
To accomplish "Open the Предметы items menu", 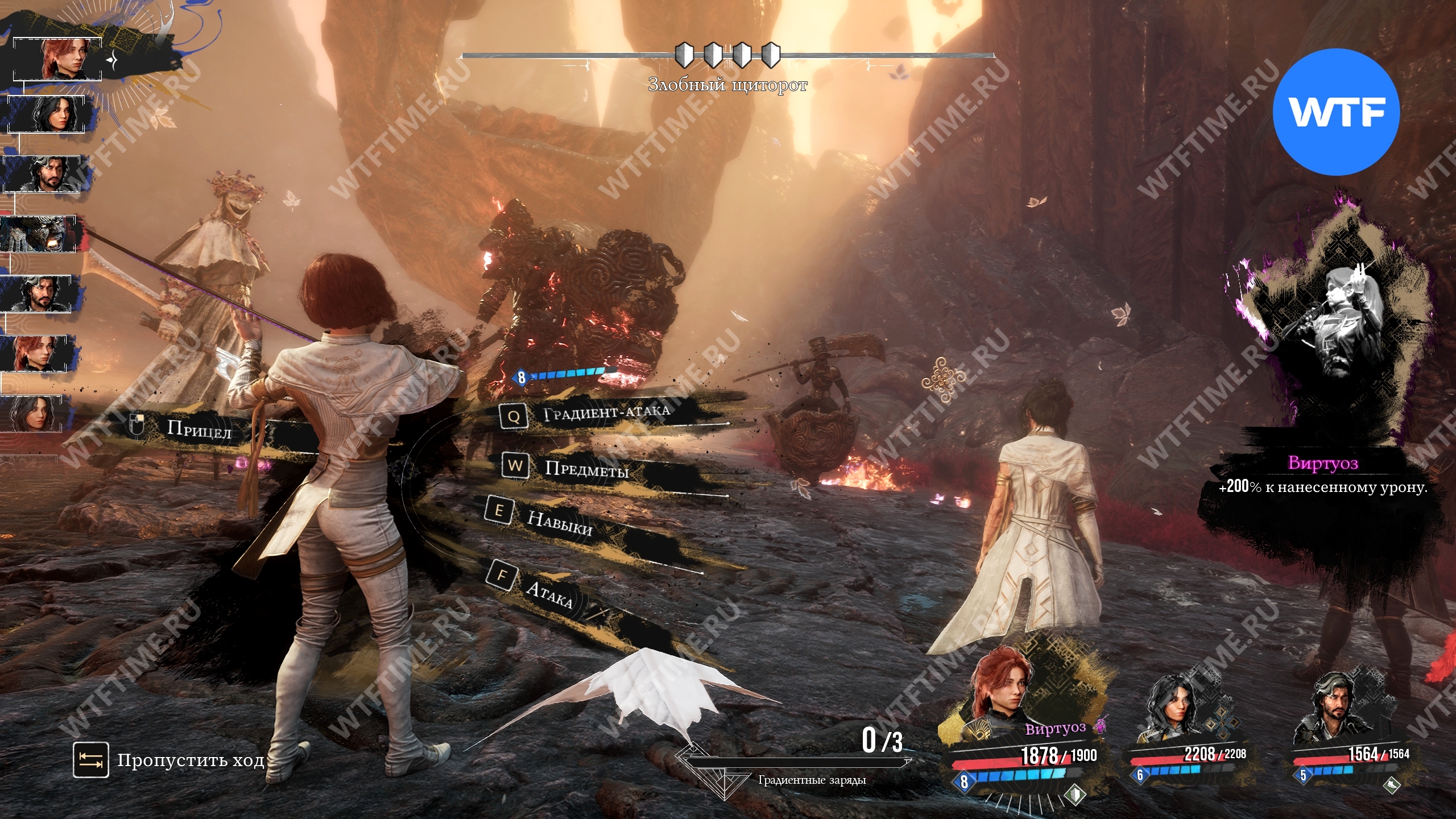I will [586, 469].
